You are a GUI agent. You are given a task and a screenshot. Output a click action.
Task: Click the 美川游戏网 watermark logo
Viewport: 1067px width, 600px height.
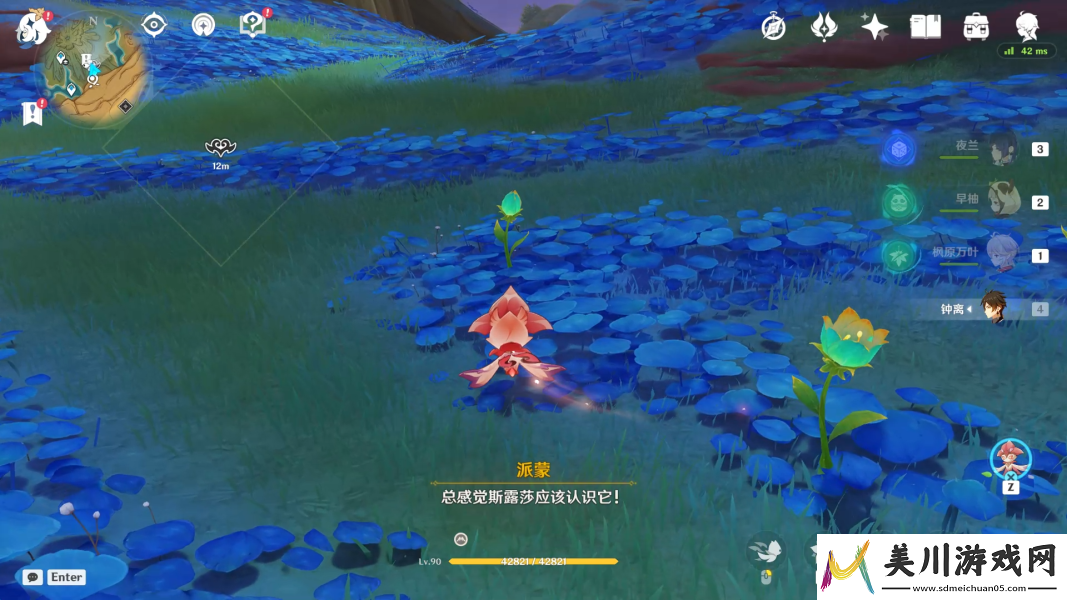pyautogui.click(x=940, y=568)
